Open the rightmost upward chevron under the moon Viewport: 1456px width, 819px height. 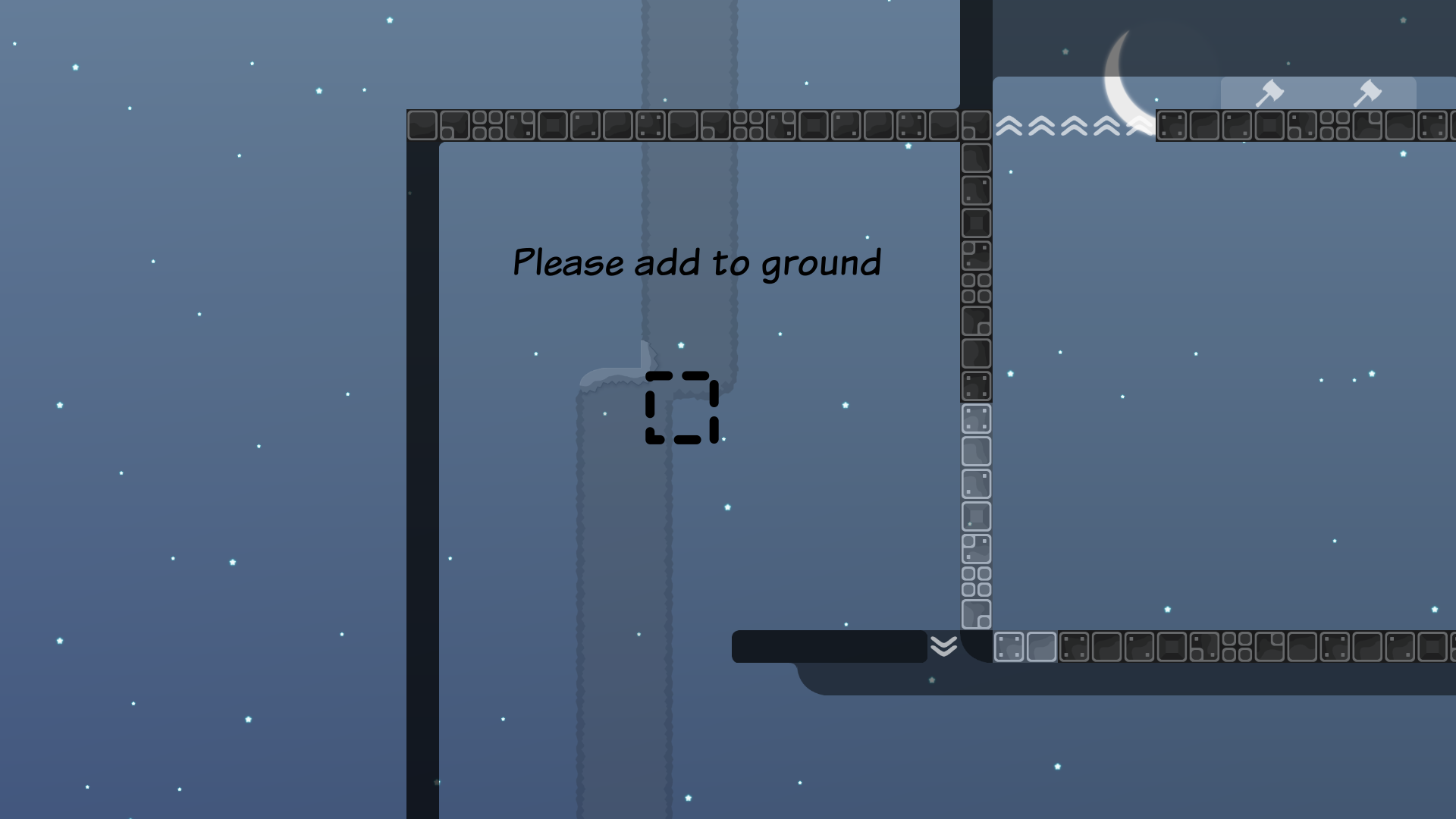point(1136,125)
